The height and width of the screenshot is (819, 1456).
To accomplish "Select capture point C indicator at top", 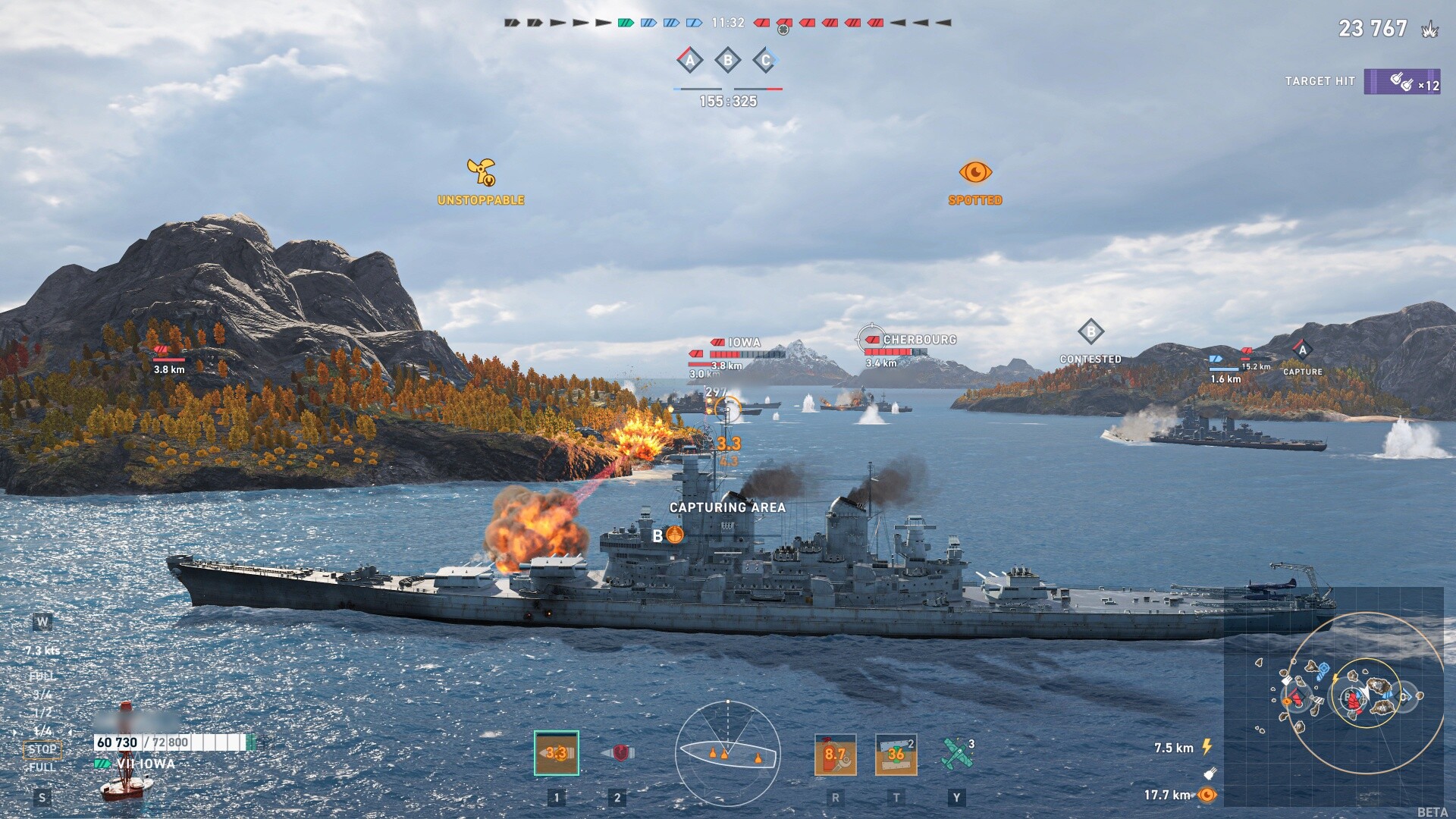I will coord(766,60).
